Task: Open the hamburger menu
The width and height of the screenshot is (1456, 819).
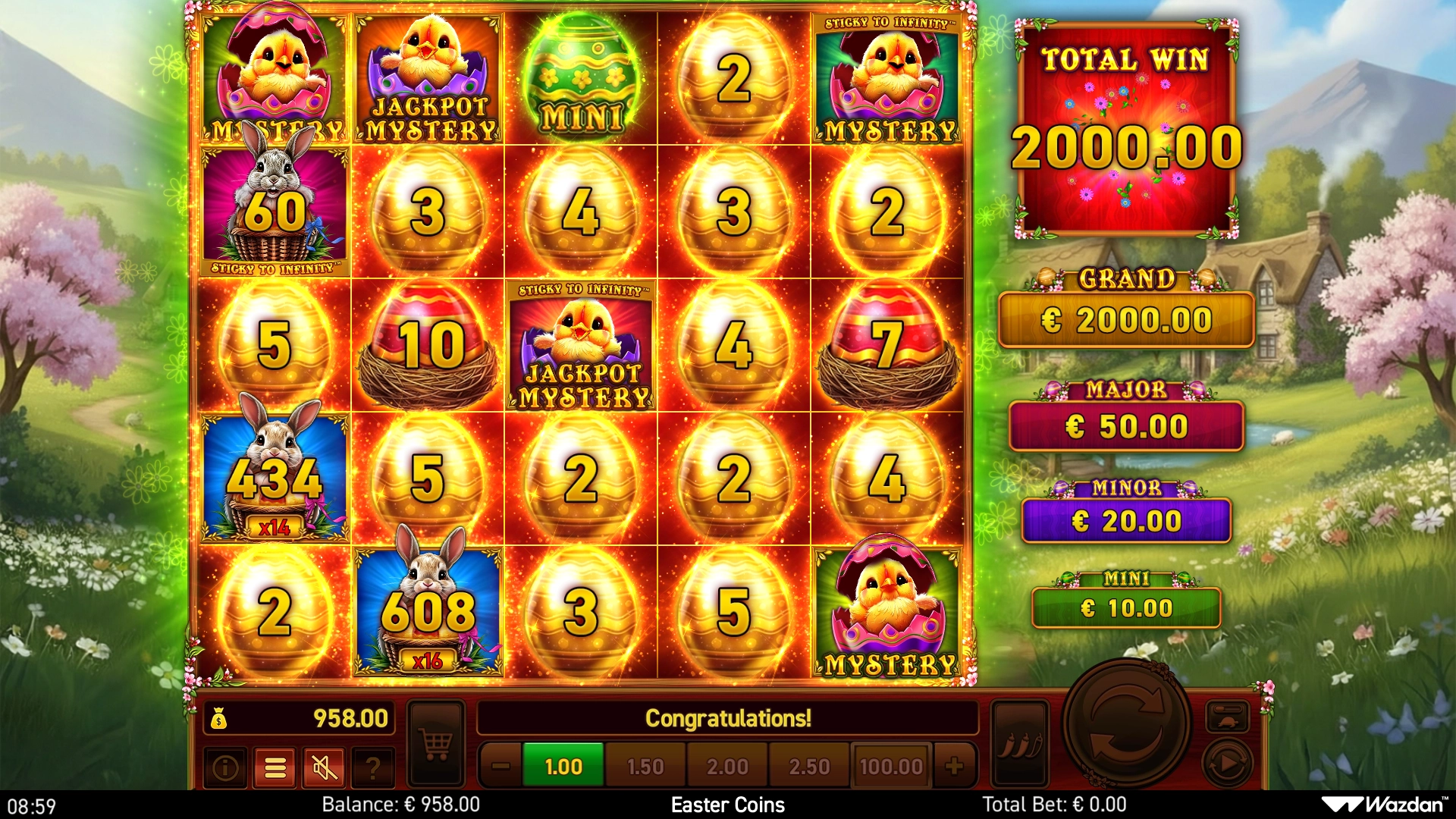Action: (275, 768)
